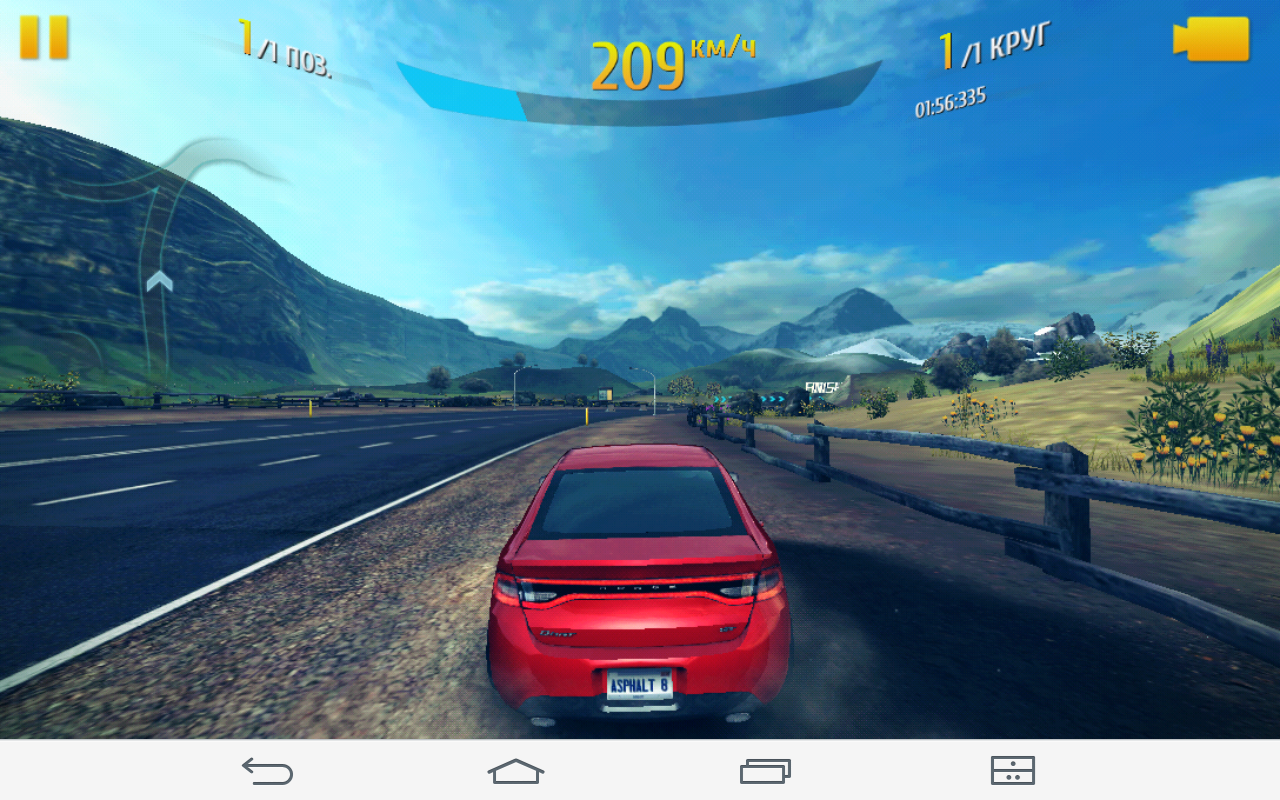The image size is (1280, 800).
Task: Switch camera view with the camera icon
Action: pyautogui.click(x=1211, y=39)
